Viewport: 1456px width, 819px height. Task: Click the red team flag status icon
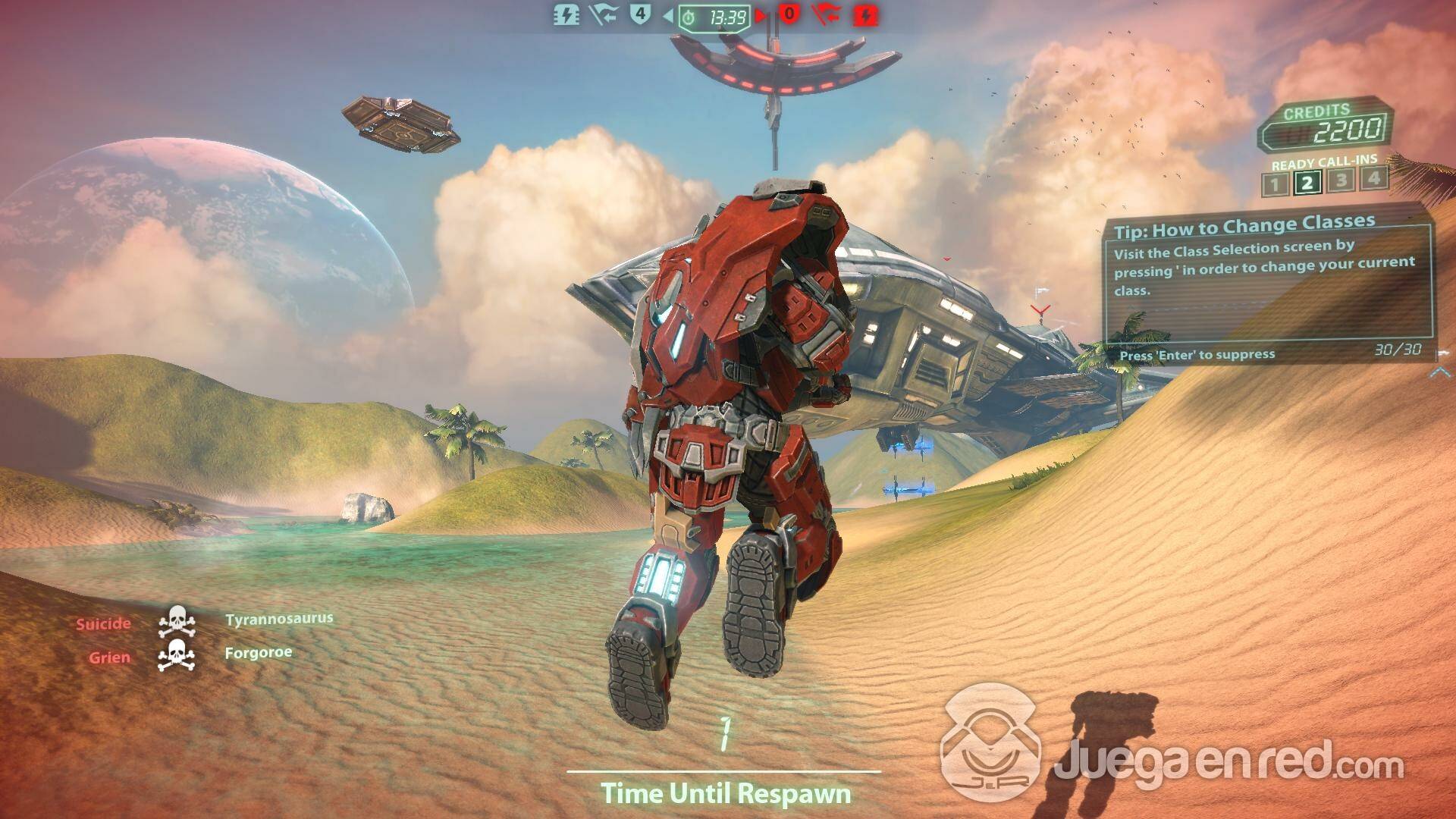[x=827, y=15]
